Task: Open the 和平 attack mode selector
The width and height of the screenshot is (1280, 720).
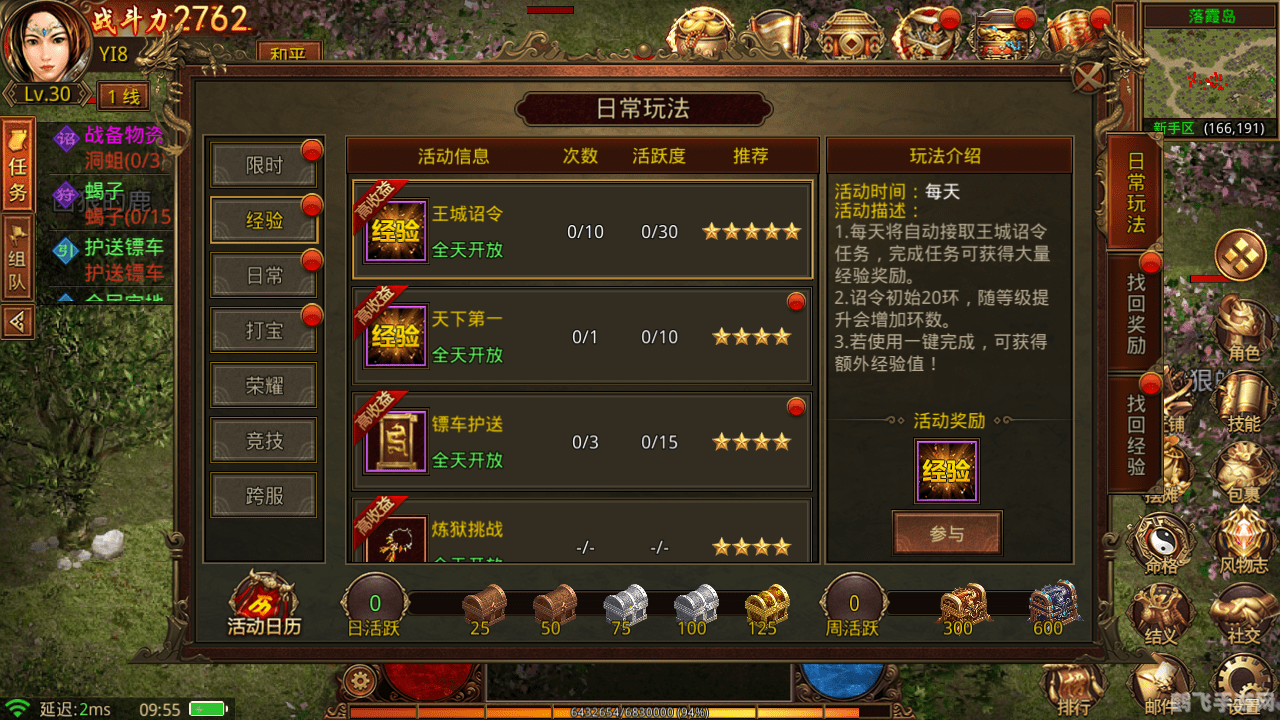Action: click(x=290, y=53)
